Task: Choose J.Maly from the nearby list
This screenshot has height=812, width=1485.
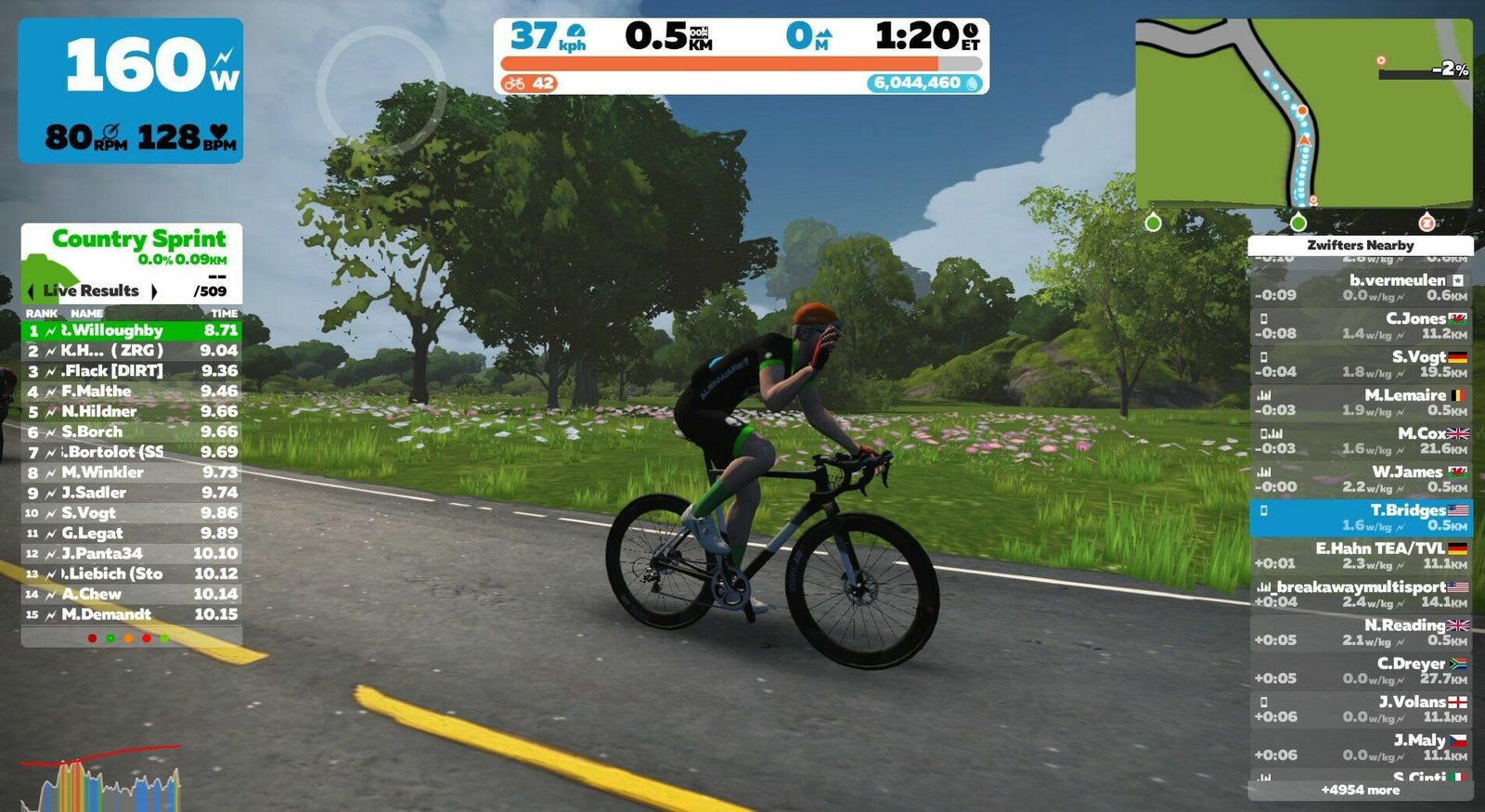Action: (x=1360, y=747)
